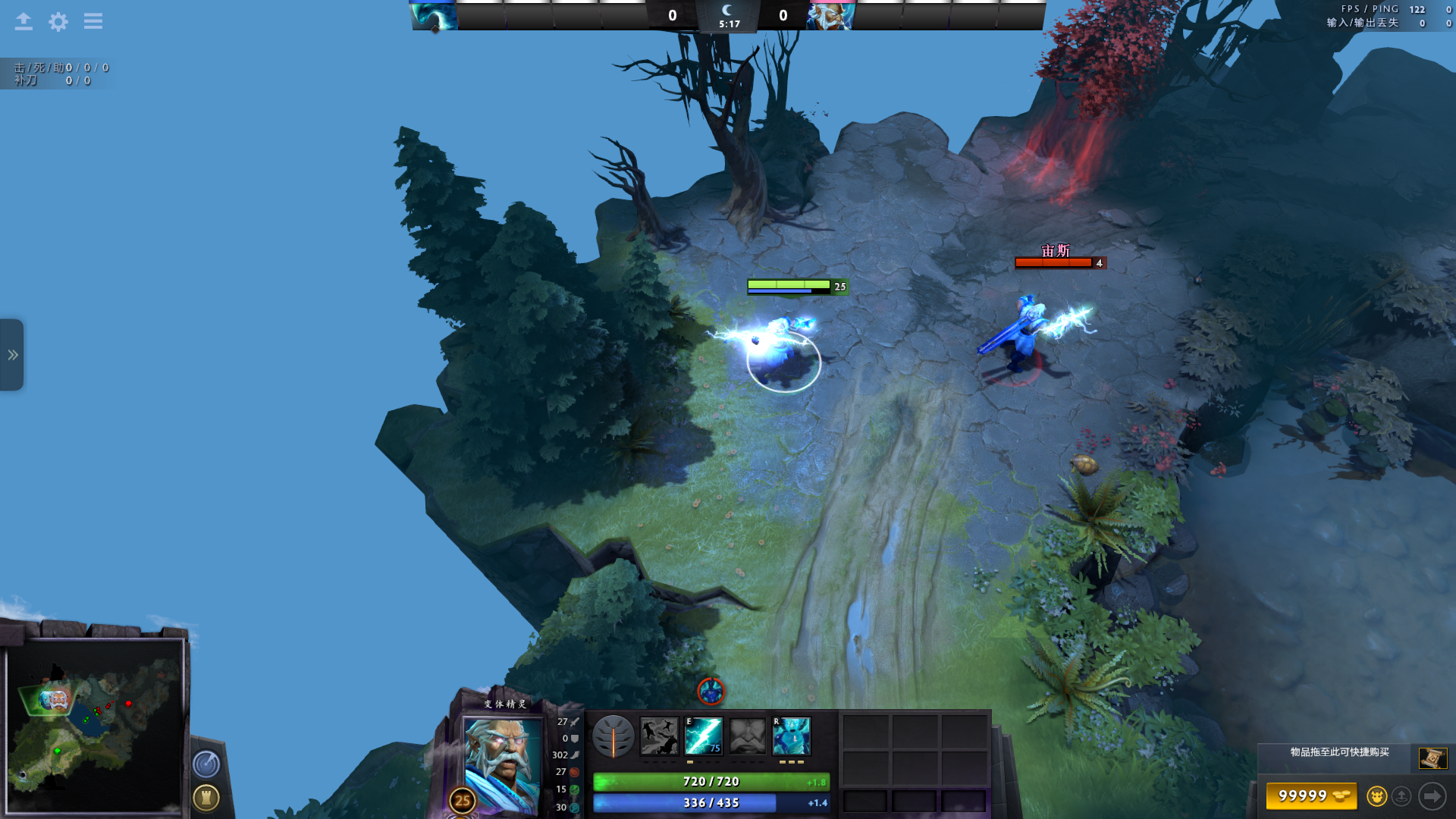This screenshot has width=1456, height=819.
Task: Open the talent tree
Action: tap(613, 736)
